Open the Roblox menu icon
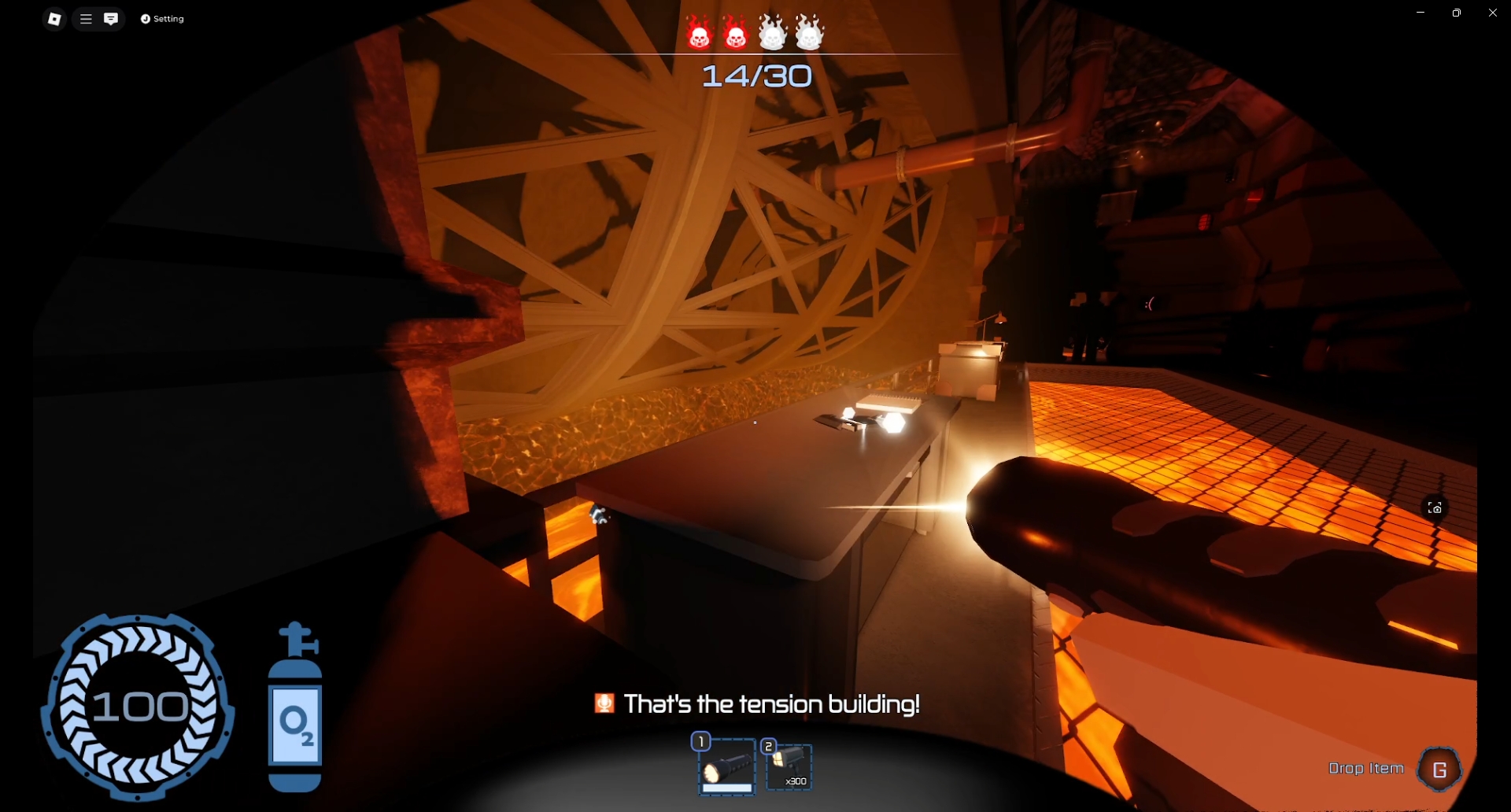The width and height of the screenshot is (1511, 812). tap(54, 18)
